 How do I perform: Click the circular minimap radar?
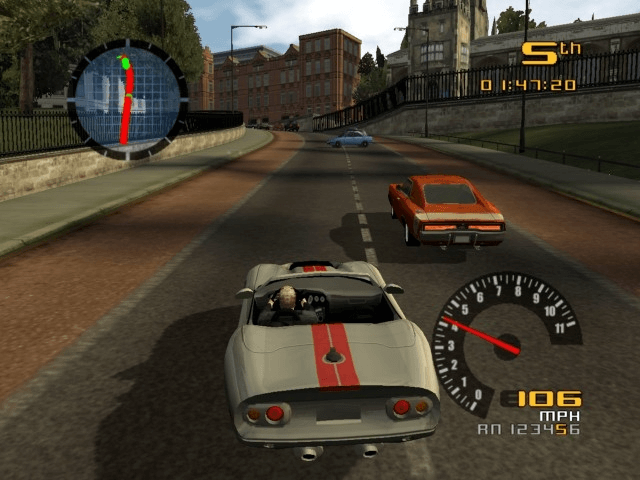click(127, 98)
